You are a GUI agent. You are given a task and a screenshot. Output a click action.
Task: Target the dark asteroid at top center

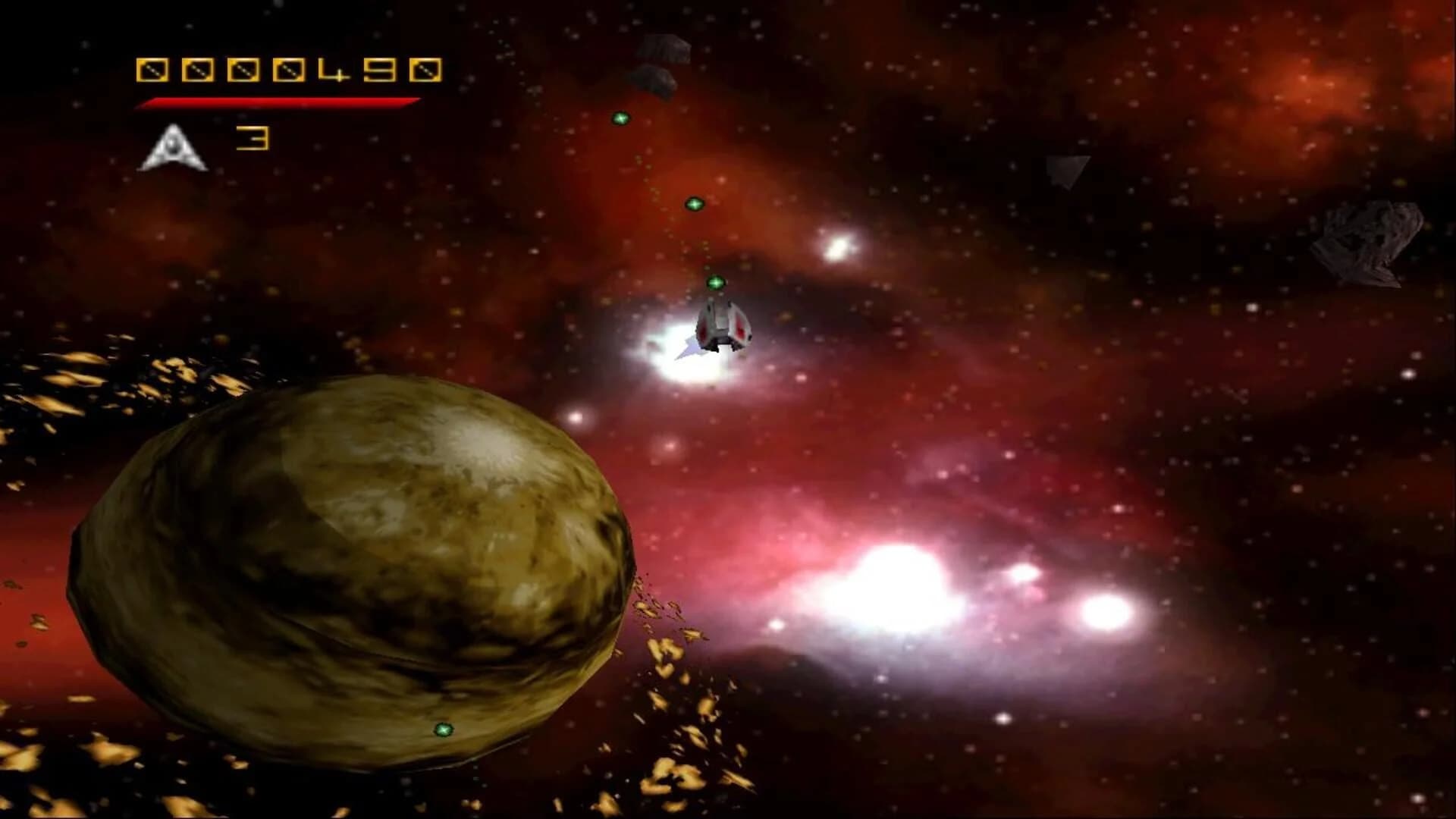(663, 47)
